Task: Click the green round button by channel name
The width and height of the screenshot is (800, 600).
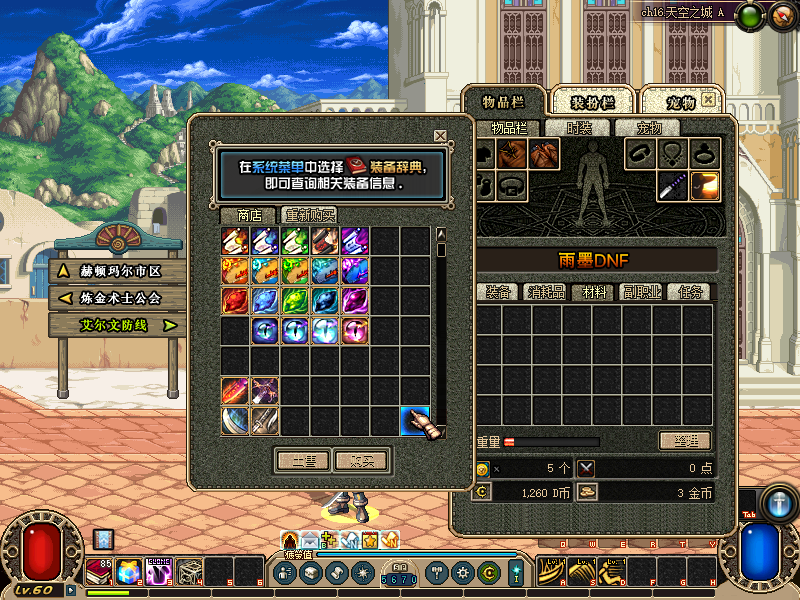Action: click(x=752, y=14)
